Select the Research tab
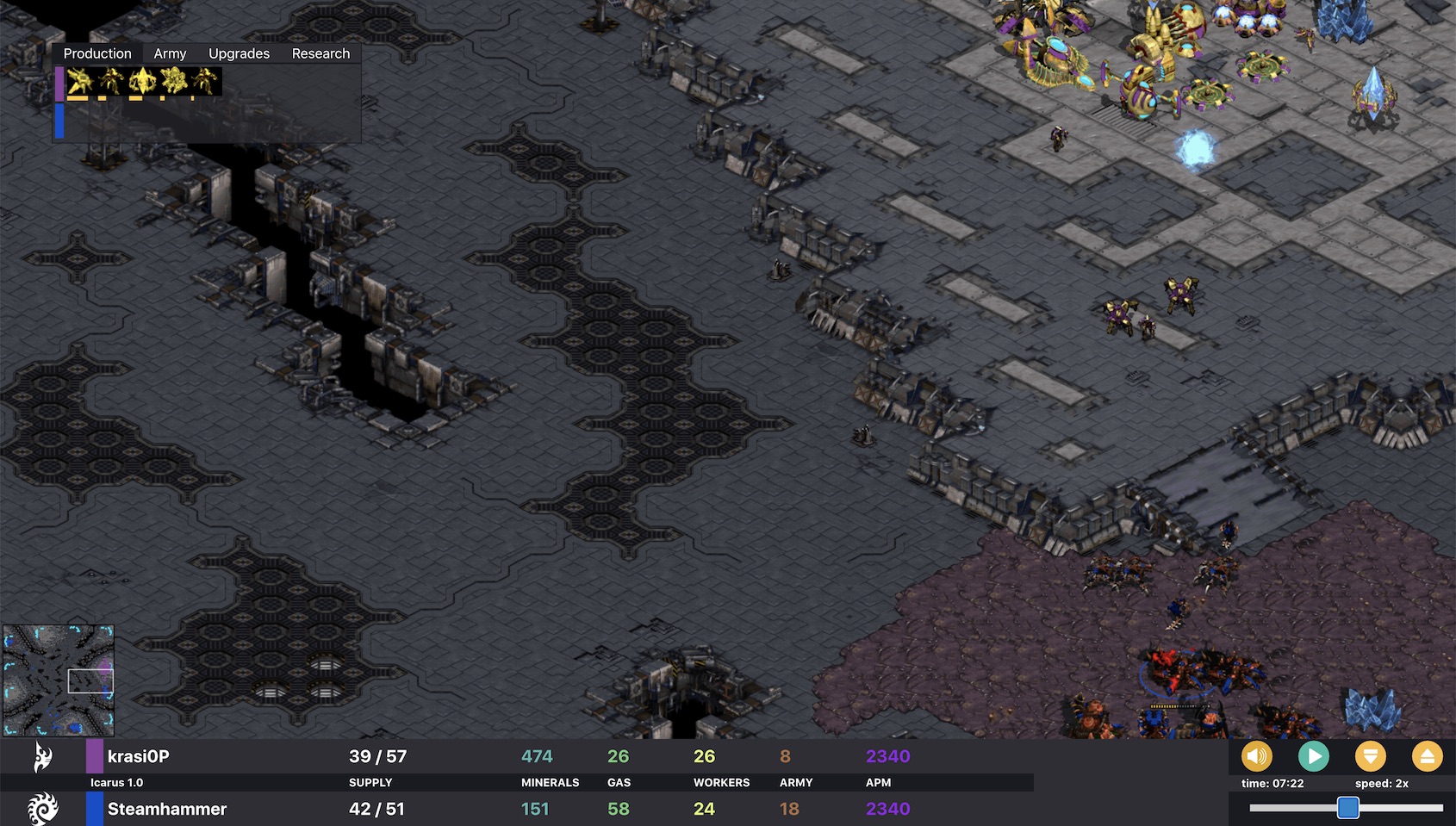Viewport: 1456px width, 826px height. tap(320, 53)
